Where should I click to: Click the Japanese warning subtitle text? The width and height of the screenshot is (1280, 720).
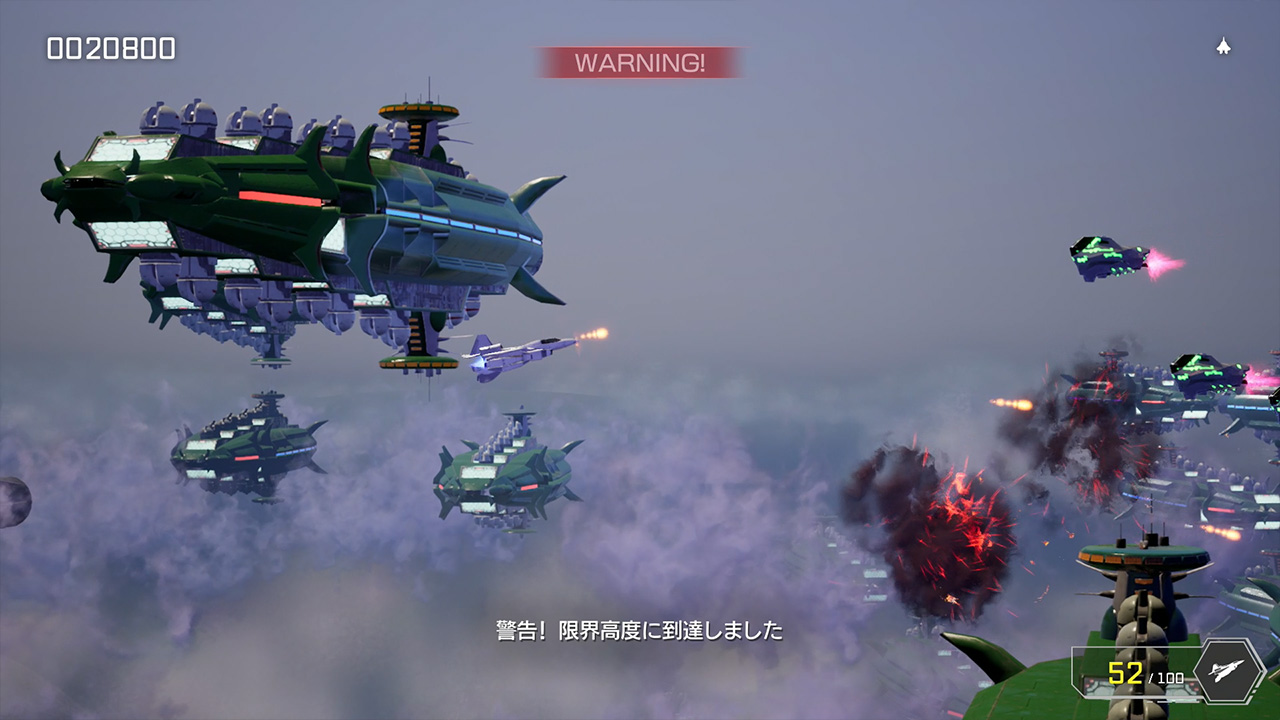click(x=640, y=632)
